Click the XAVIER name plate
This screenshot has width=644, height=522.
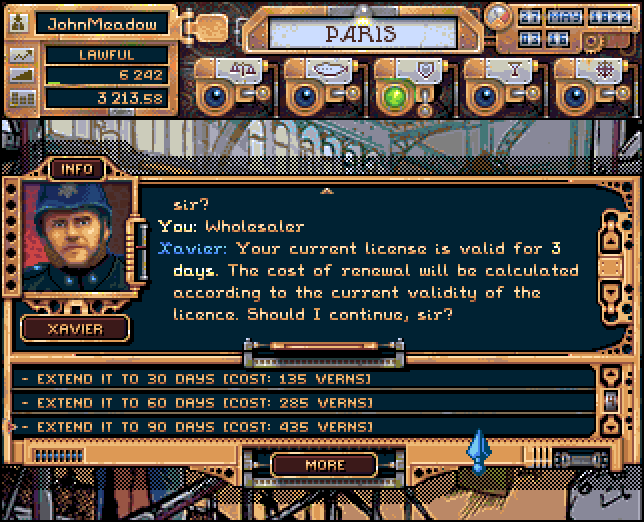point(77,328)
